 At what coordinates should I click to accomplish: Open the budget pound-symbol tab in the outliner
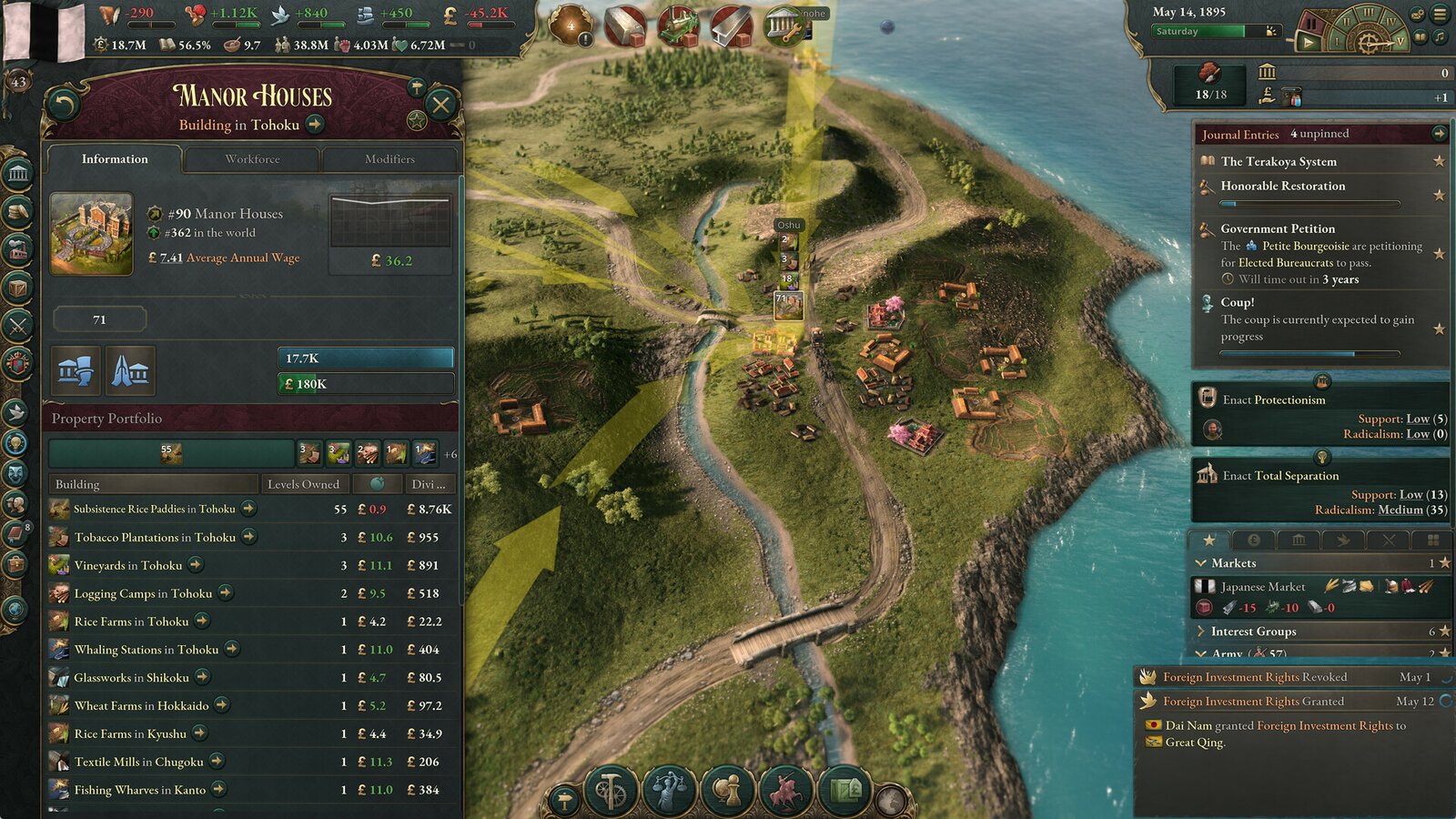(x=1254, y=540)
